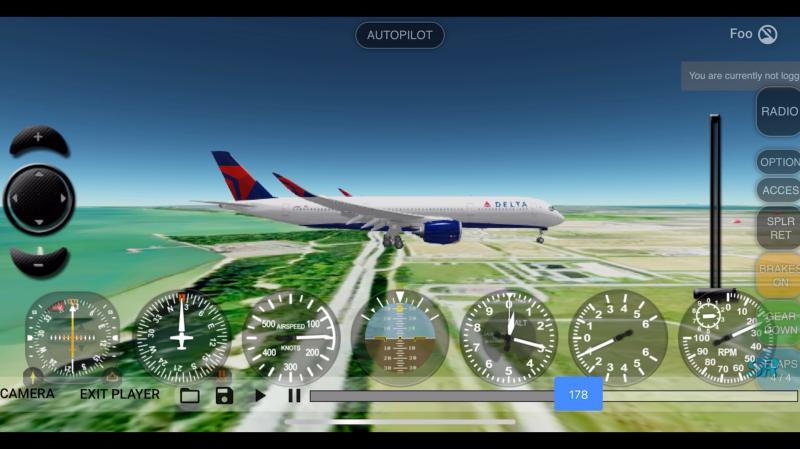The width and height of the screenshot is (800, 449).
Task: Select EXIT PLAYER to leave the replay
Action: [x=120, y=394]
